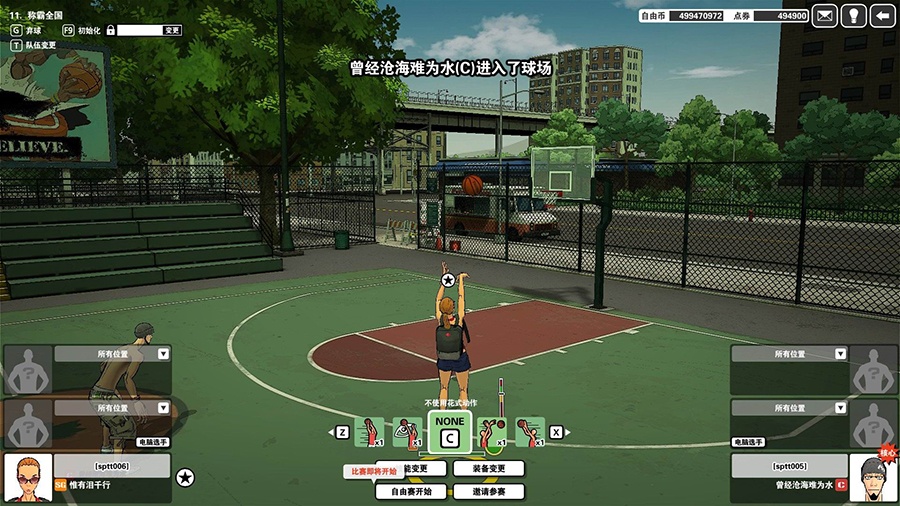Select player 惟有泪千行's portrait
The width and height of the screenshot is (900, 506).
[x=28, y=478]
